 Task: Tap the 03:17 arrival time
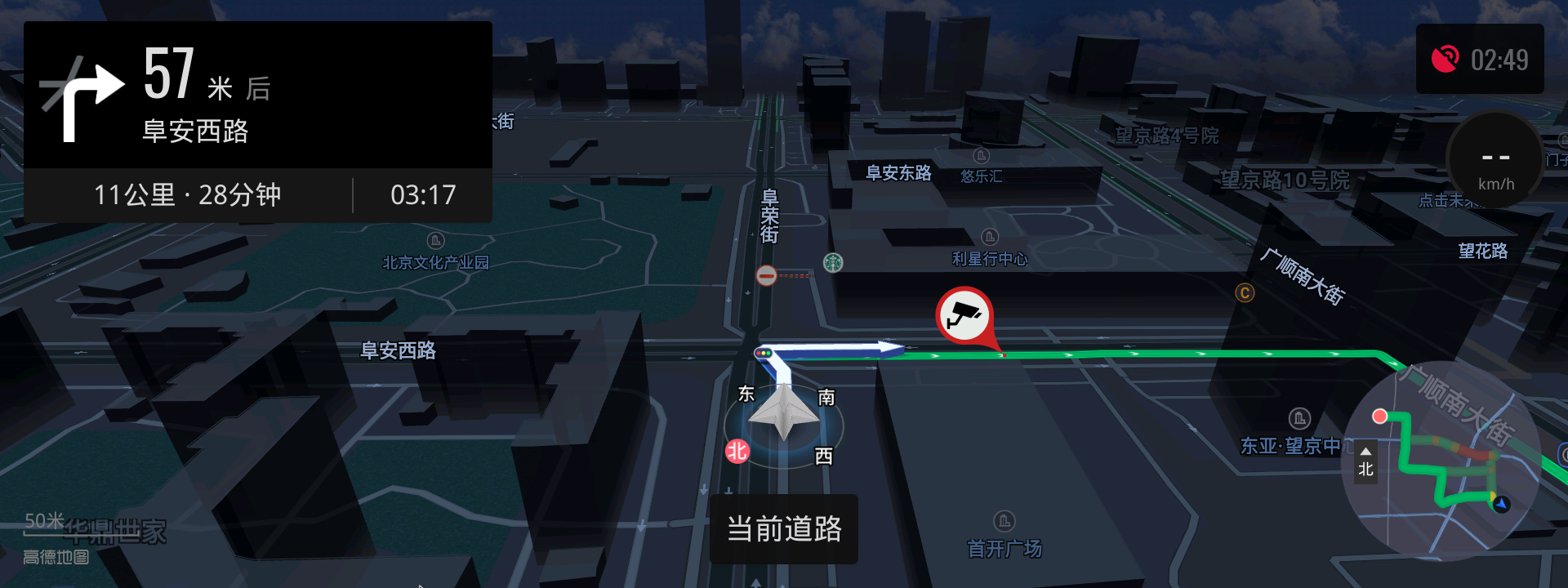[x=424, y=195]
